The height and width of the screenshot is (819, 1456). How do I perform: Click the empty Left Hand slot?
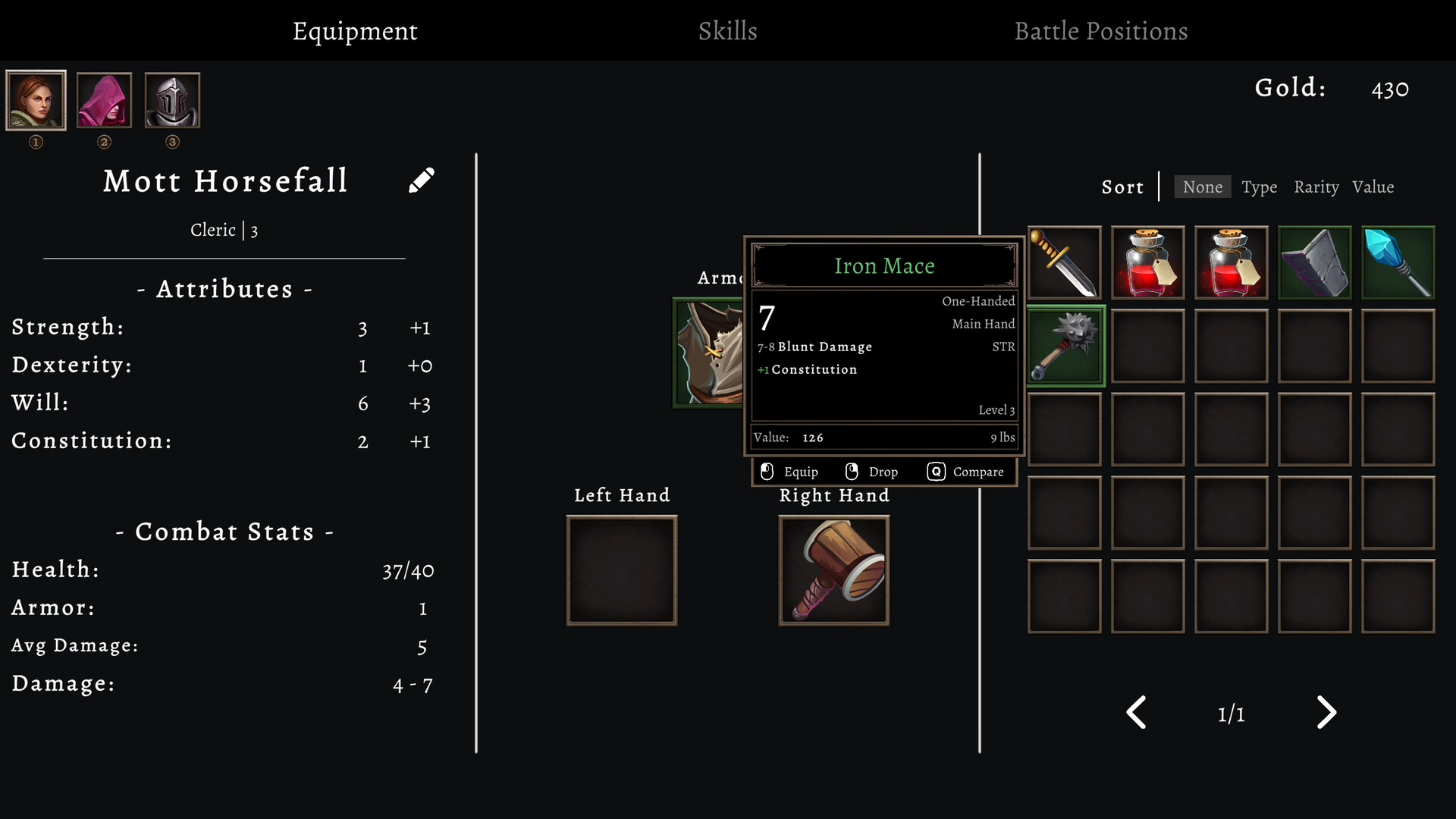(621, 569)
